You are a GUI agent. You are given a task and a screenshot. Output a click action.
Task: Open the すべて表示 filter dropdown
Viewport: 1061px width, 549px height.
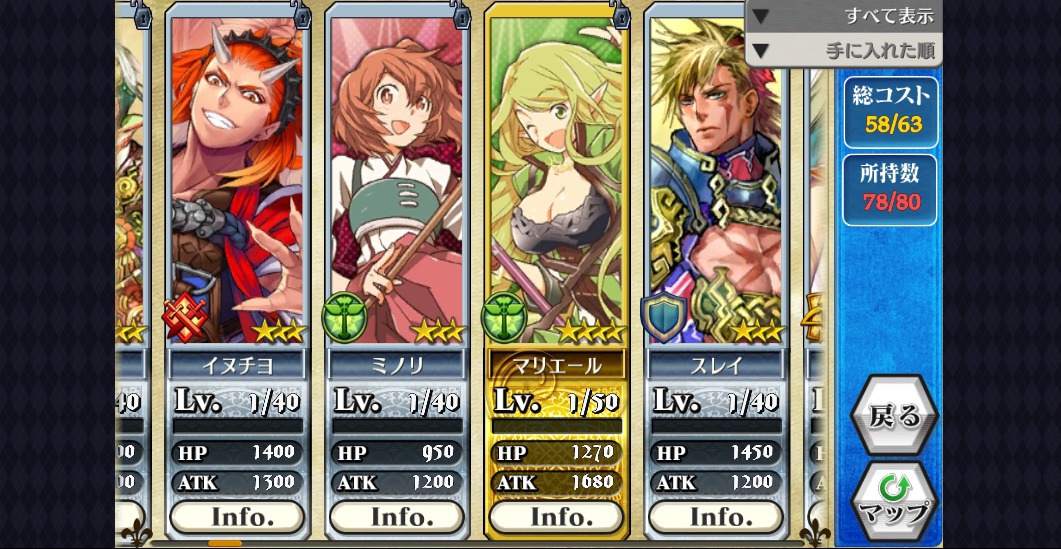click(x=843, y=16)
